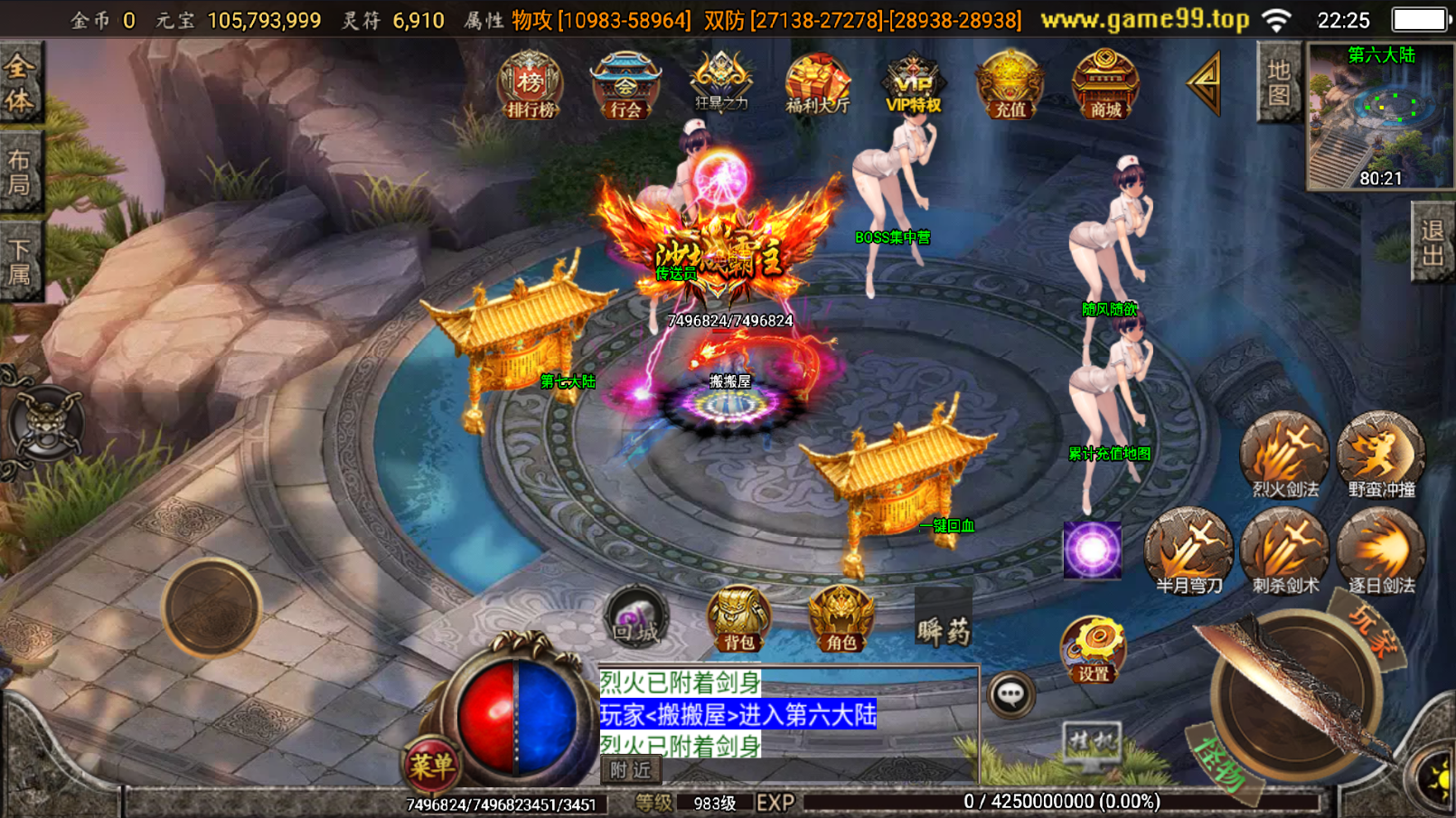Use the 烈火剑法 skill
Image resolution: width=1456 pixels, height=818 pixels.
click(x=1284, y=456)
